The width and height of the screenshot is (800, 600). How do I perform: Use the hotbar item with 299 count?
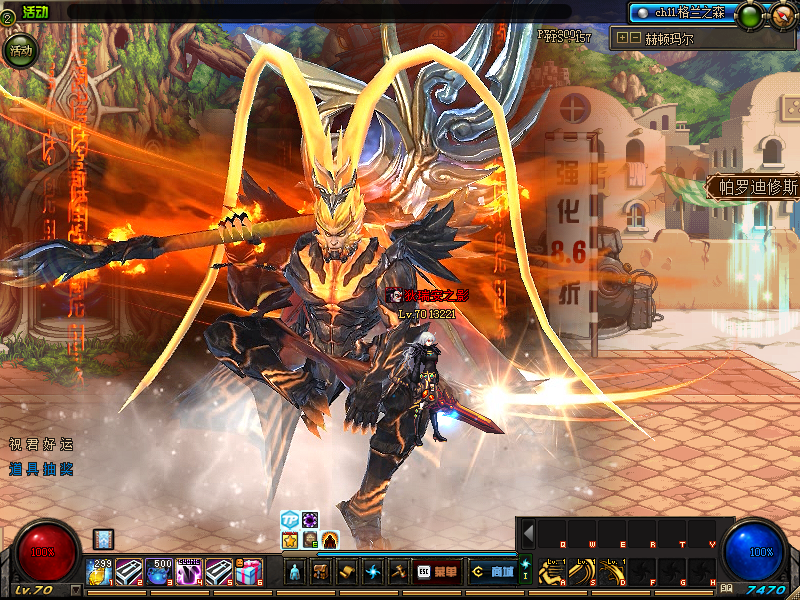pyautogui.click(x=101, y=571)
